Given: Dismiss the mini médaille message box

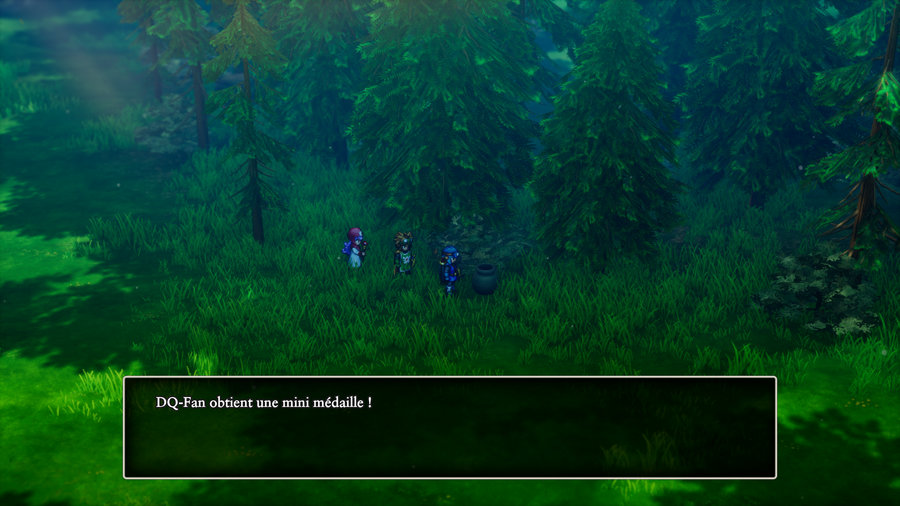Looking at the screenshot, I should 449,427.
